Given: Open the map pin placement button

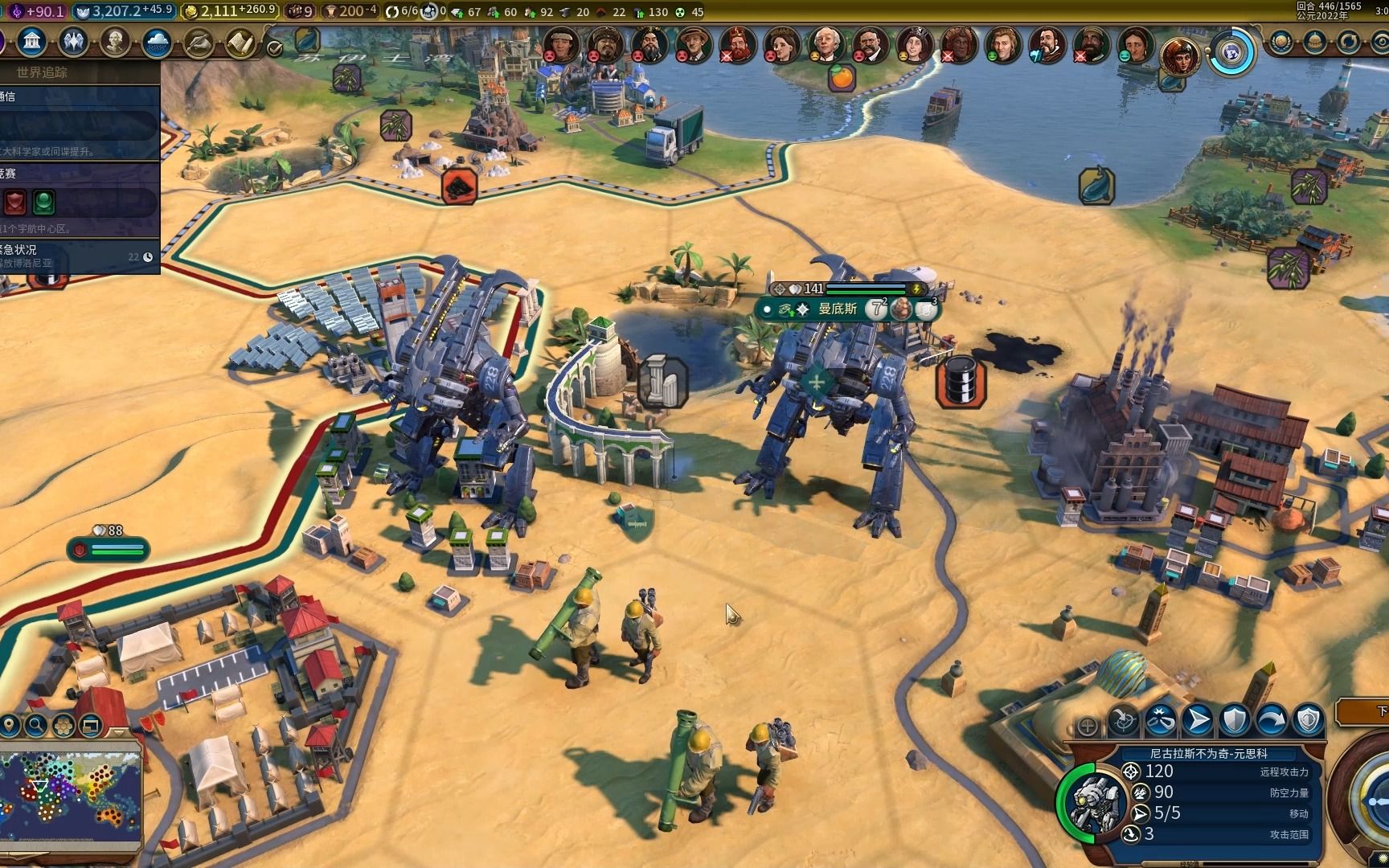Looking at the screenshot, I should (x=9, y=726).
